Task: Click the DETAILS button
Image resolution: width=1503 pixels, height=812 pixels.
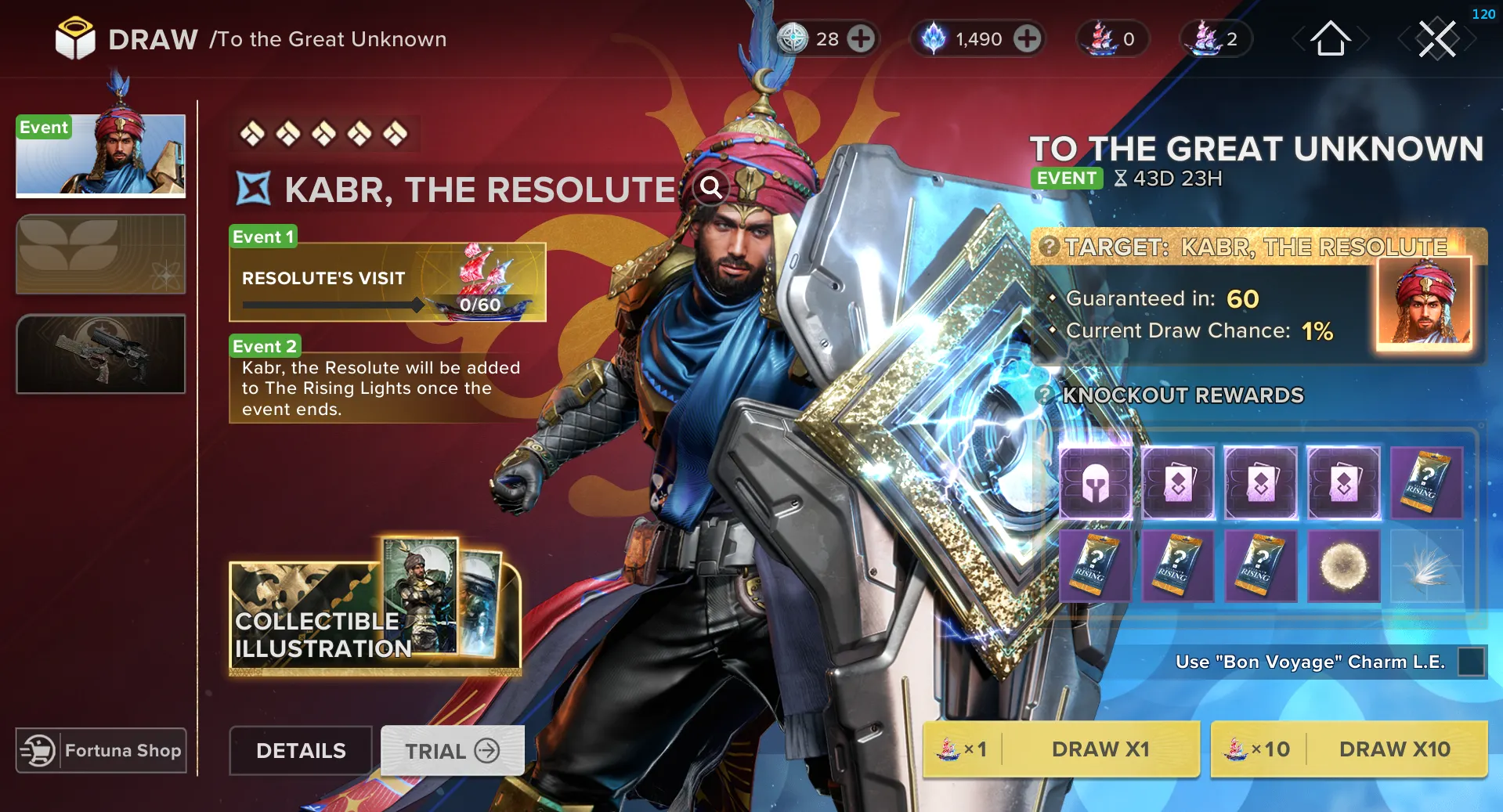Action: 300,750
